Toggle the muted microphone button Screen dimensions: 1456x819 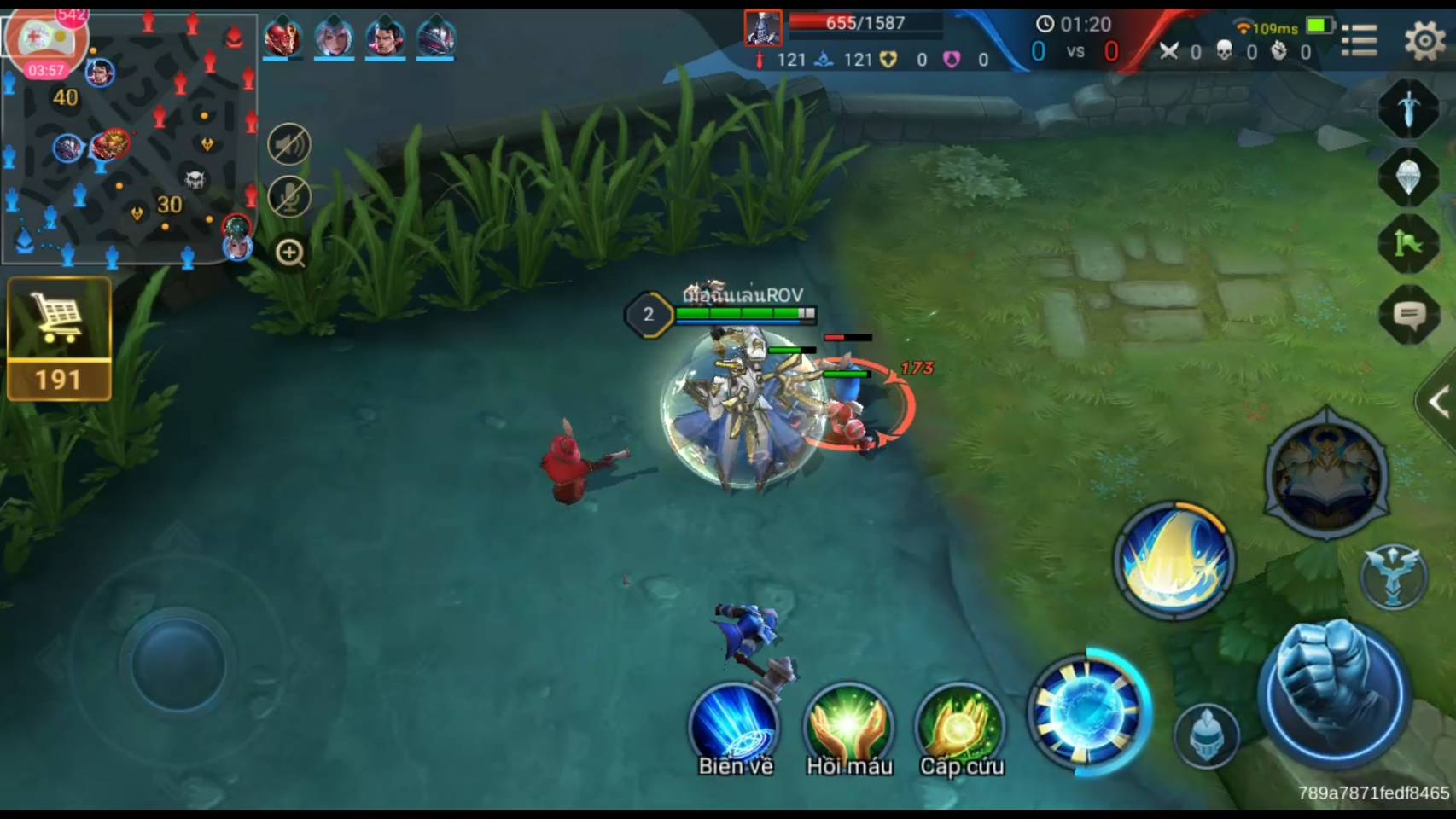pyautogui.click(x=289, y=197)
